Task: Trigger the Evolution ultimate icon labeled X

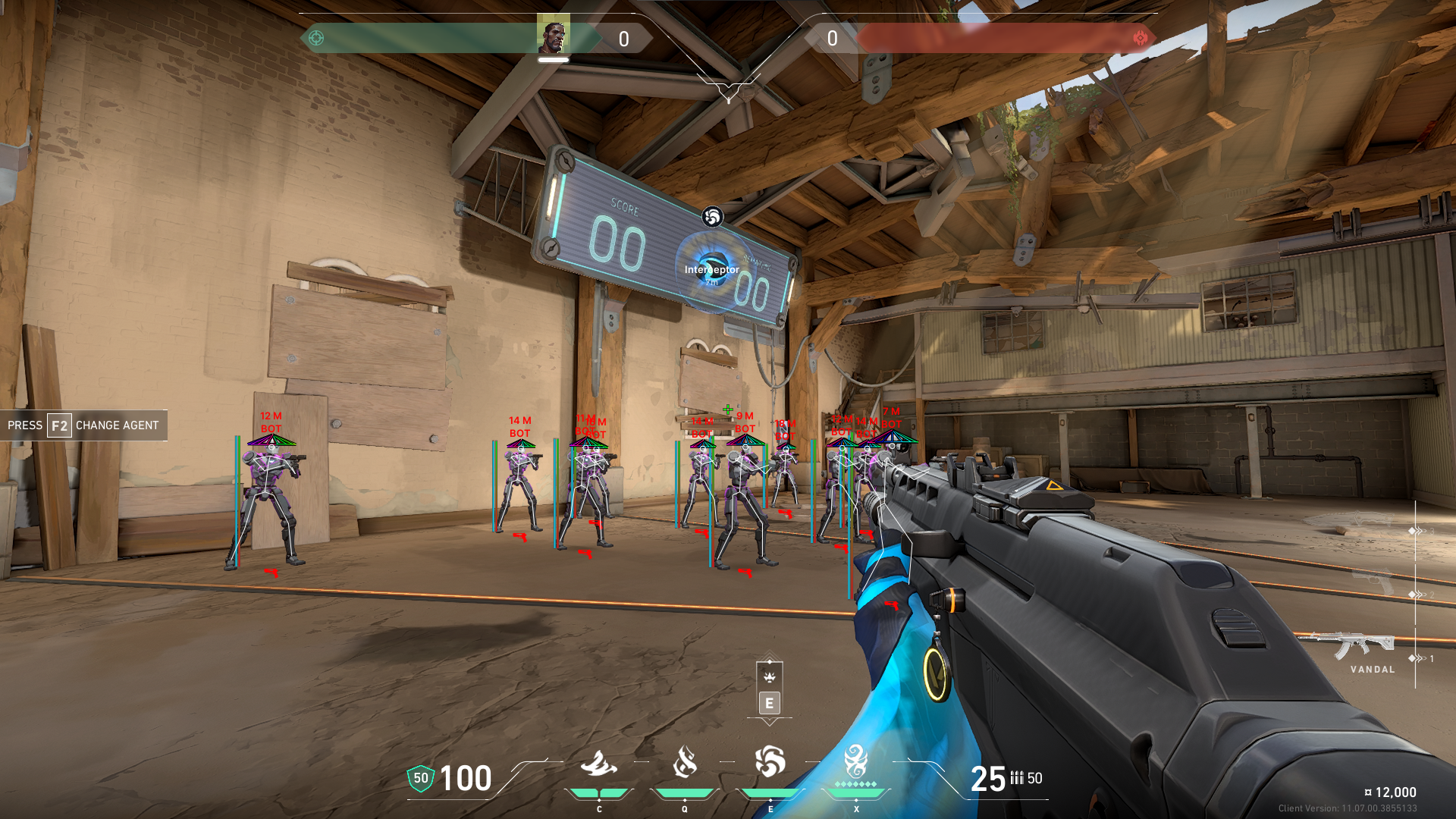Action: tap(856, 761)
